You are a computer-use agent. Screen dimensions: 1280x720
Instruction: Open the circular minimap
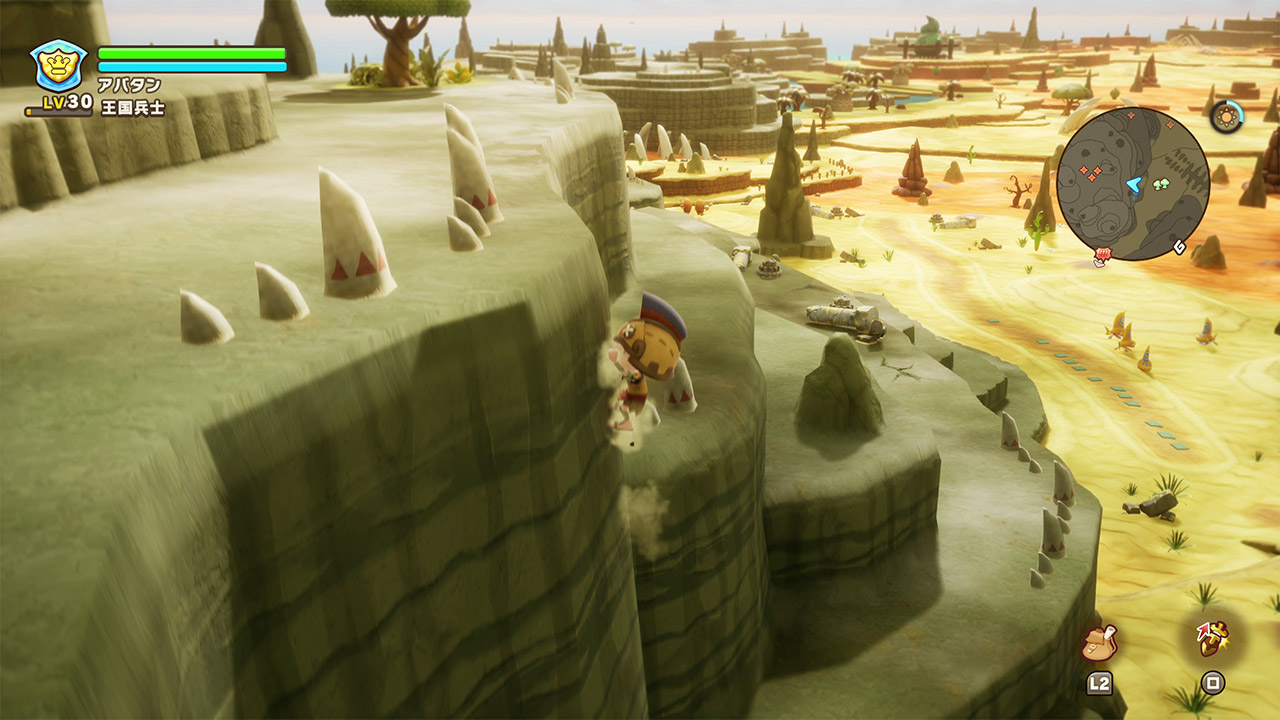[1133, 184]
